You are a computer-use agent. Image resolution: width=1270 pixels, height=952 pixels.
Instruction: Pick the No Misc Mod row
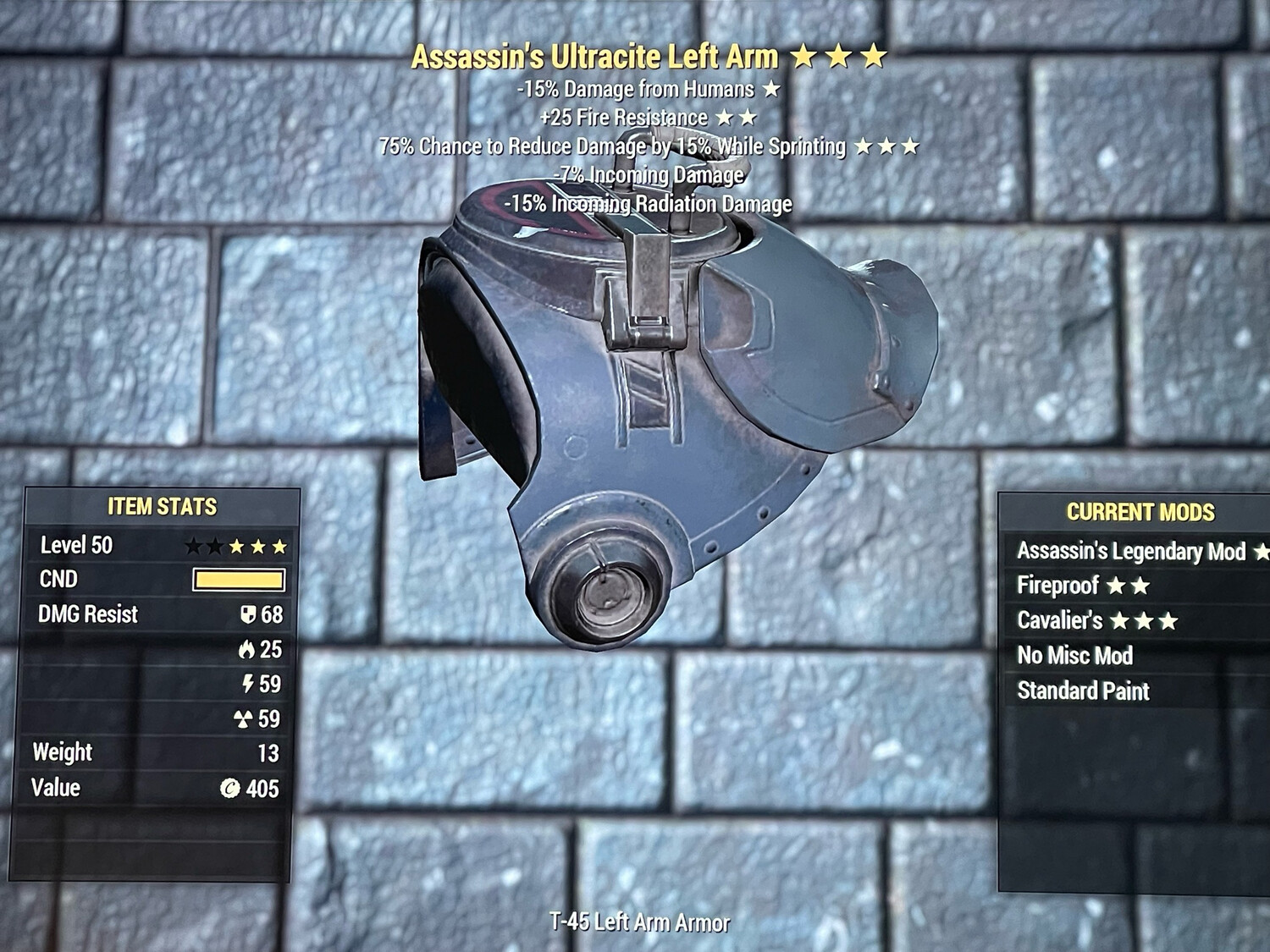(1074, 656)
